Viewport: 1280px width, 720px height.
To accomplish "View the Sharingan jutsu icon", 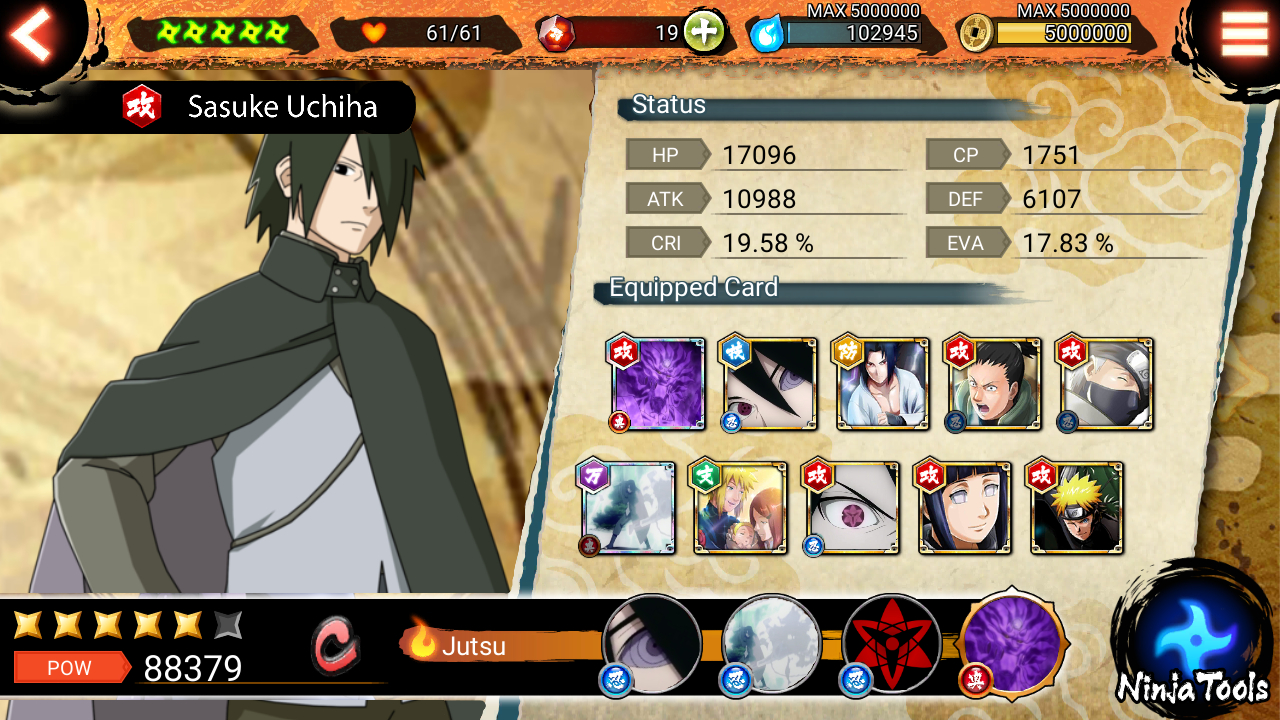I will pos(891,643).
